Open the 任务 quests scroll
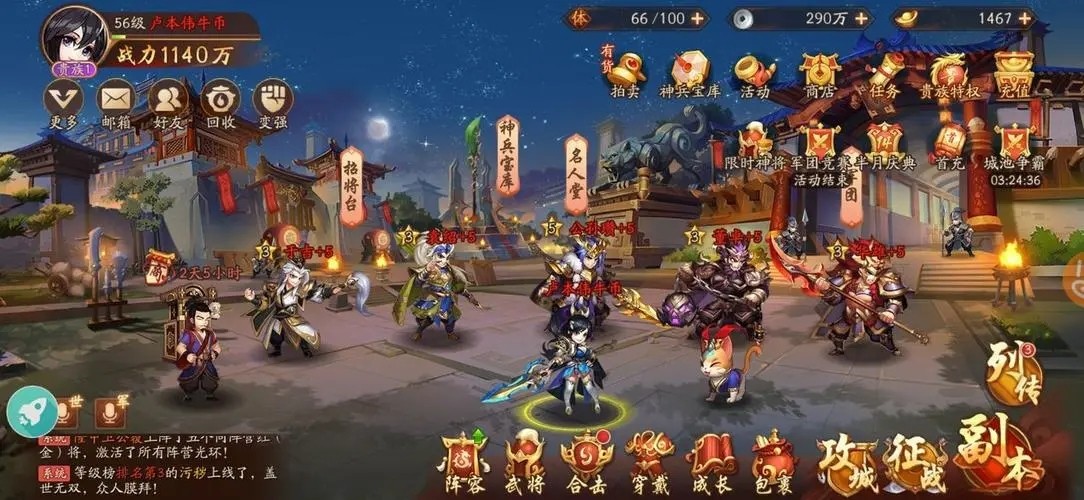Image resolution: width=1084 pixels, height=500 pixels. pos(885,72)
